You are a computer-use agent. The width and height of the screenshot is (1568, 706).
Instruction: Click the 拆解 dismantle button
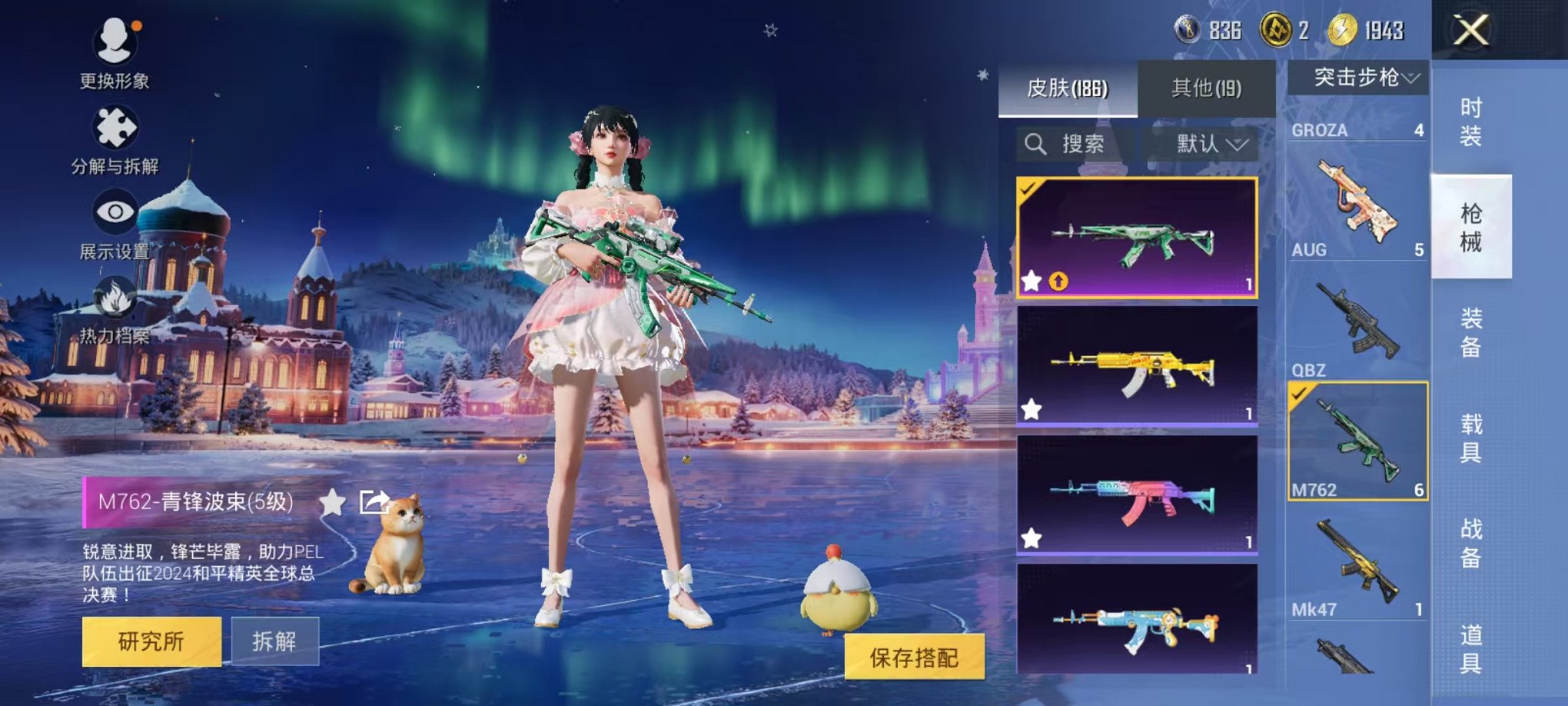(274, 641)
